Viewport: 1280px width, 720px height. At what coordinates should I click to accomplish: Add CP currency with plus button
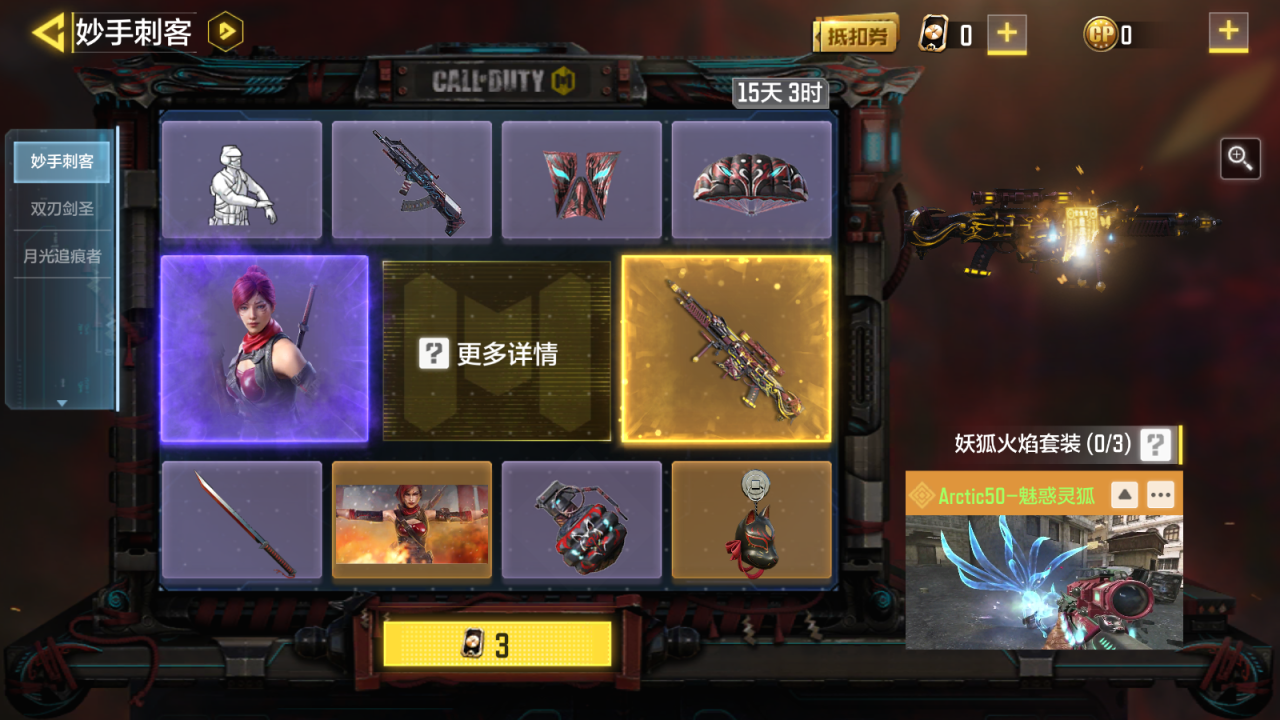1228,33
